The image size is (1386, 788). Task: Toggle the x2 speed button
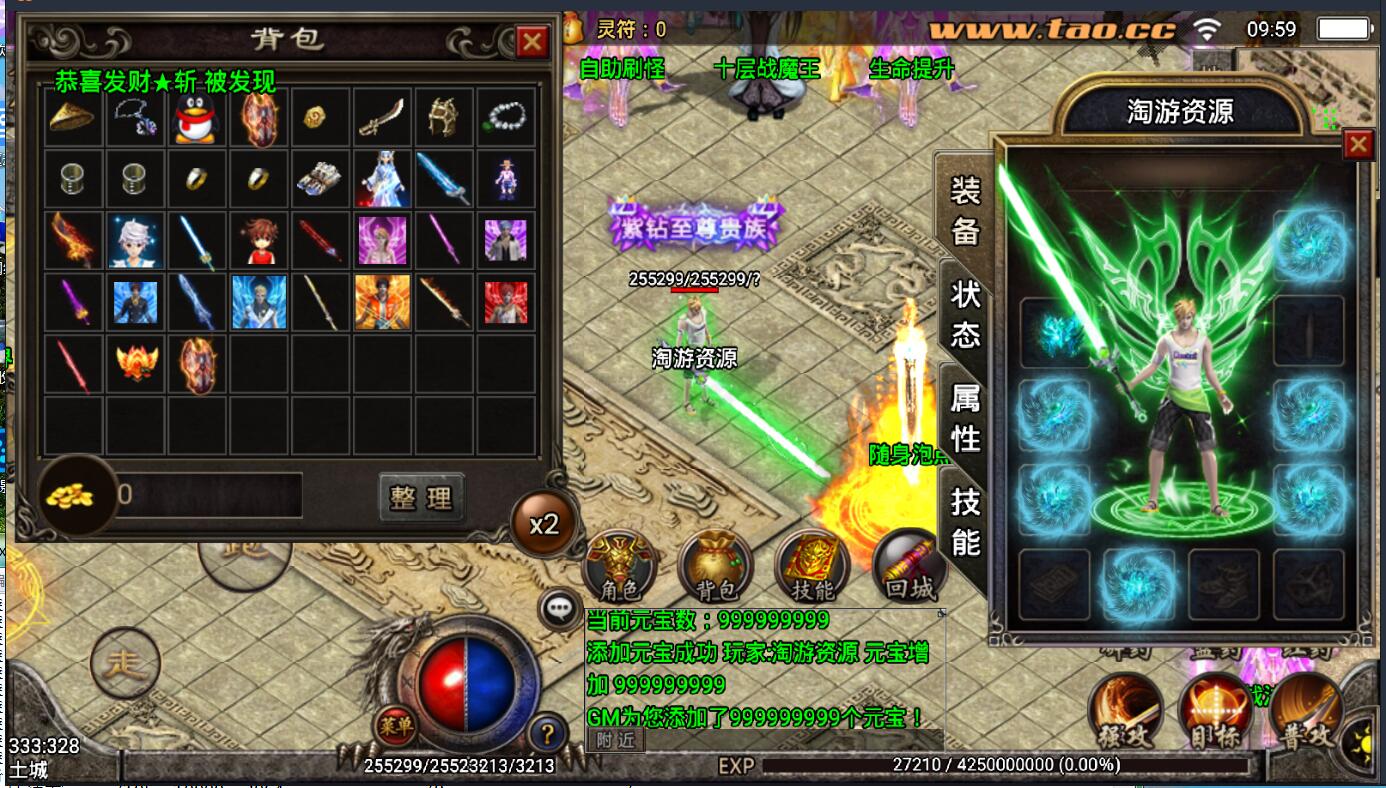point(544,524)
